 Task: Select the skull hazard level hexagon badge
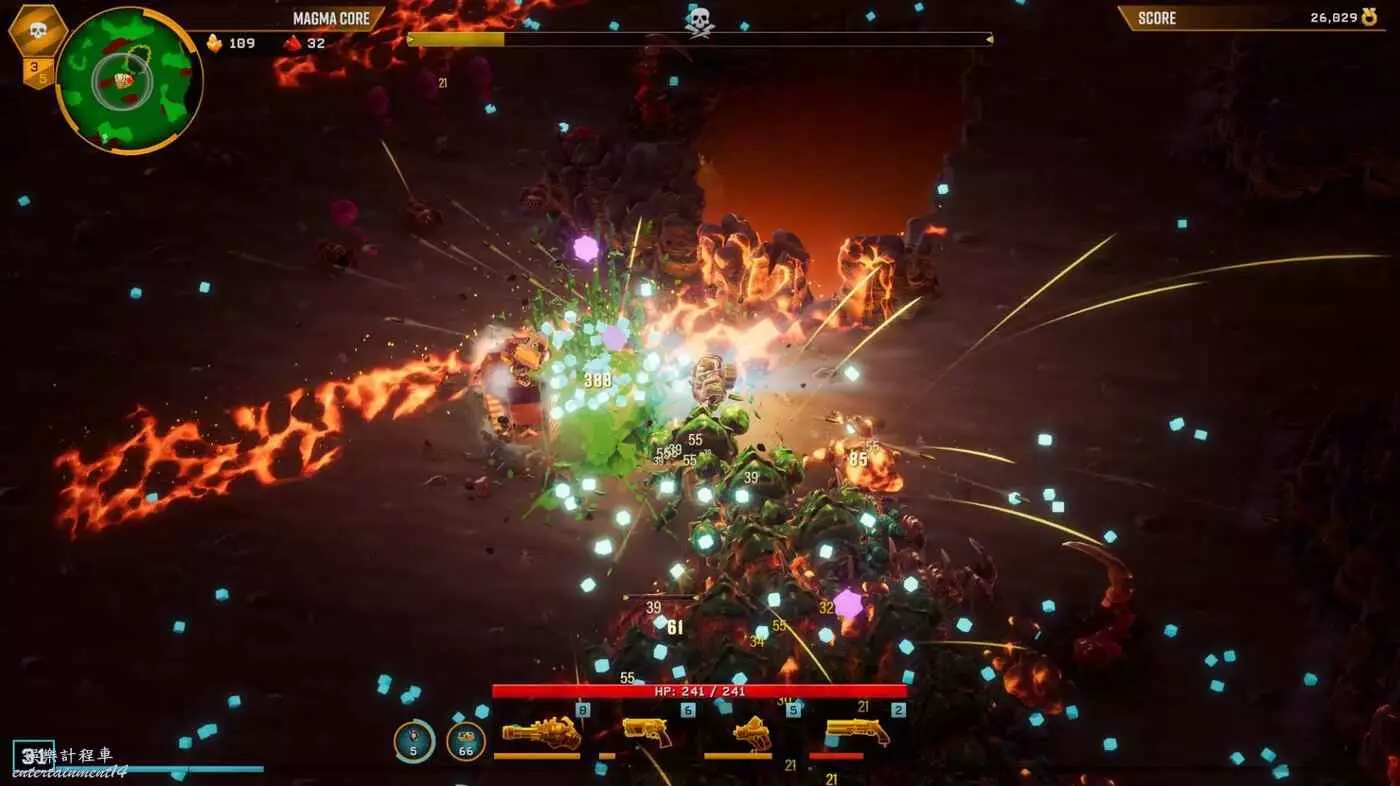click(38, 31)
